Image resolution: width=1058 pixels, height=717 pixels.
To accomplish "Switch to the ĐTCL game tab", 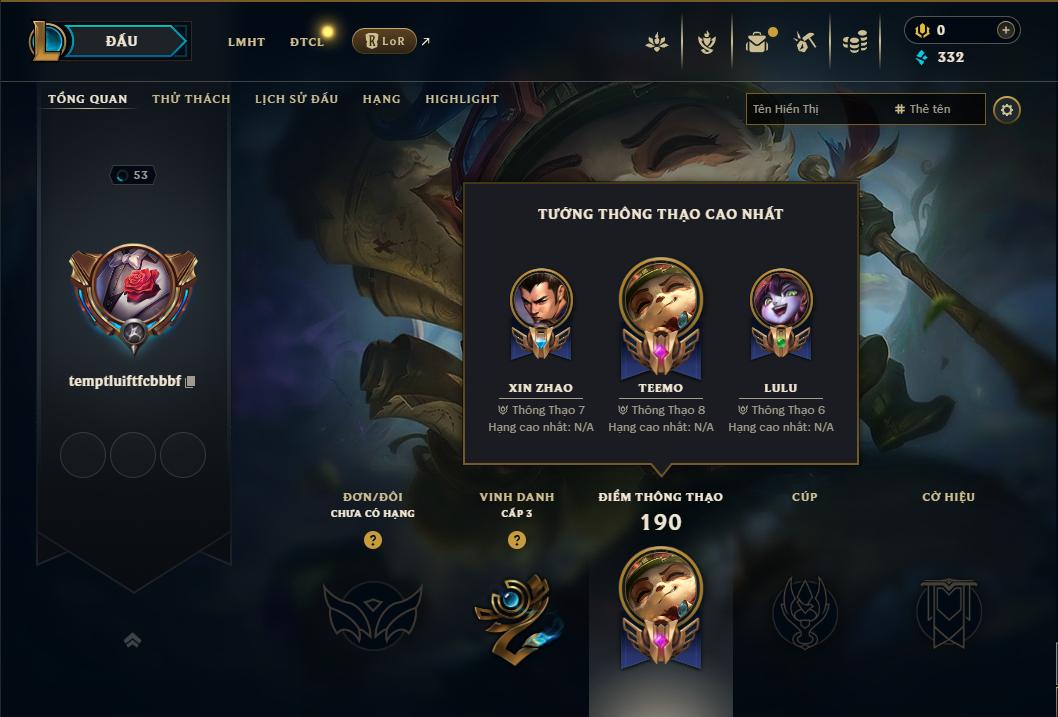I will 307,42.
